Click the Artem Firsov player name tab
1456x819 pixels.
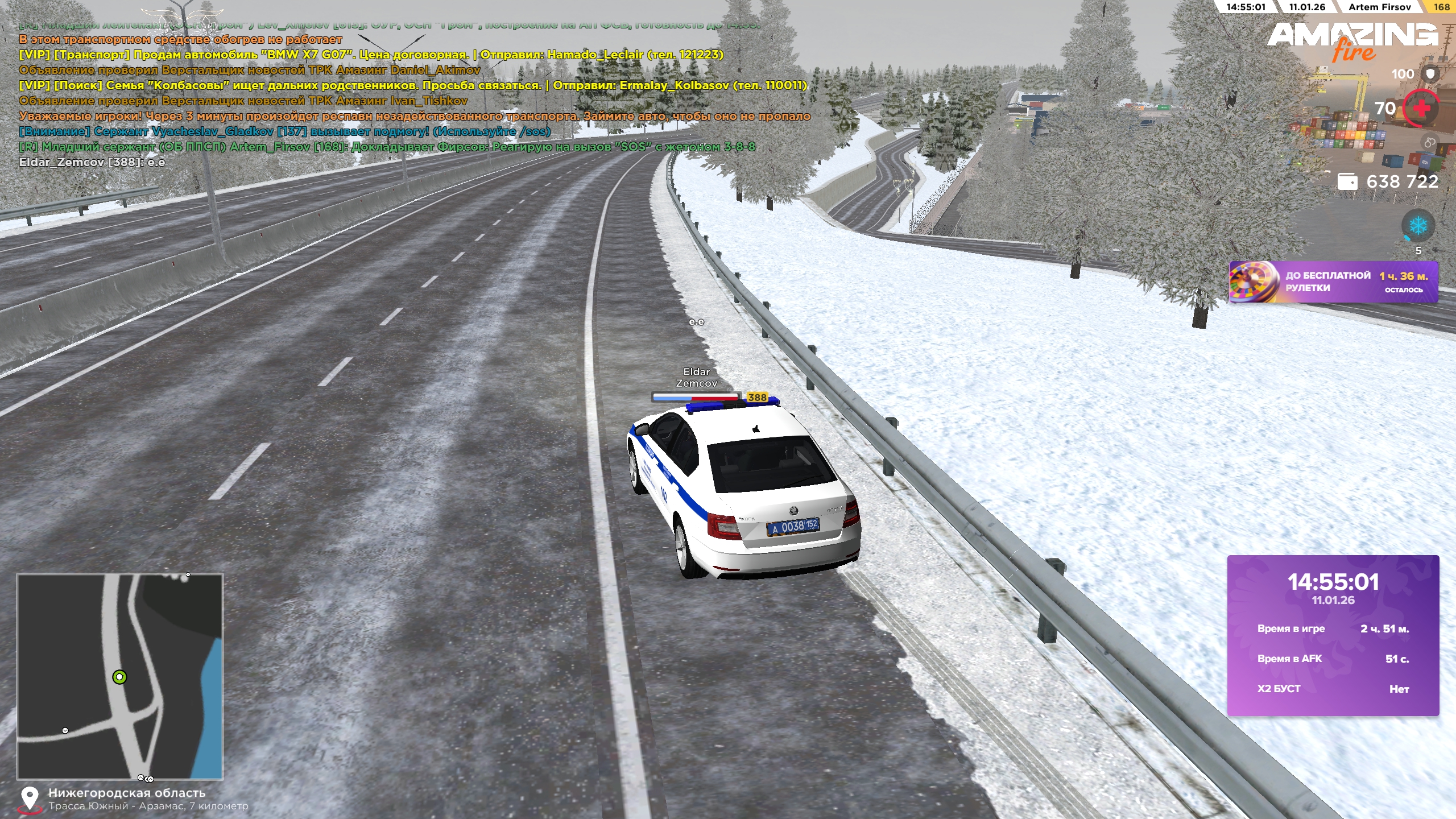(1379, 7)
